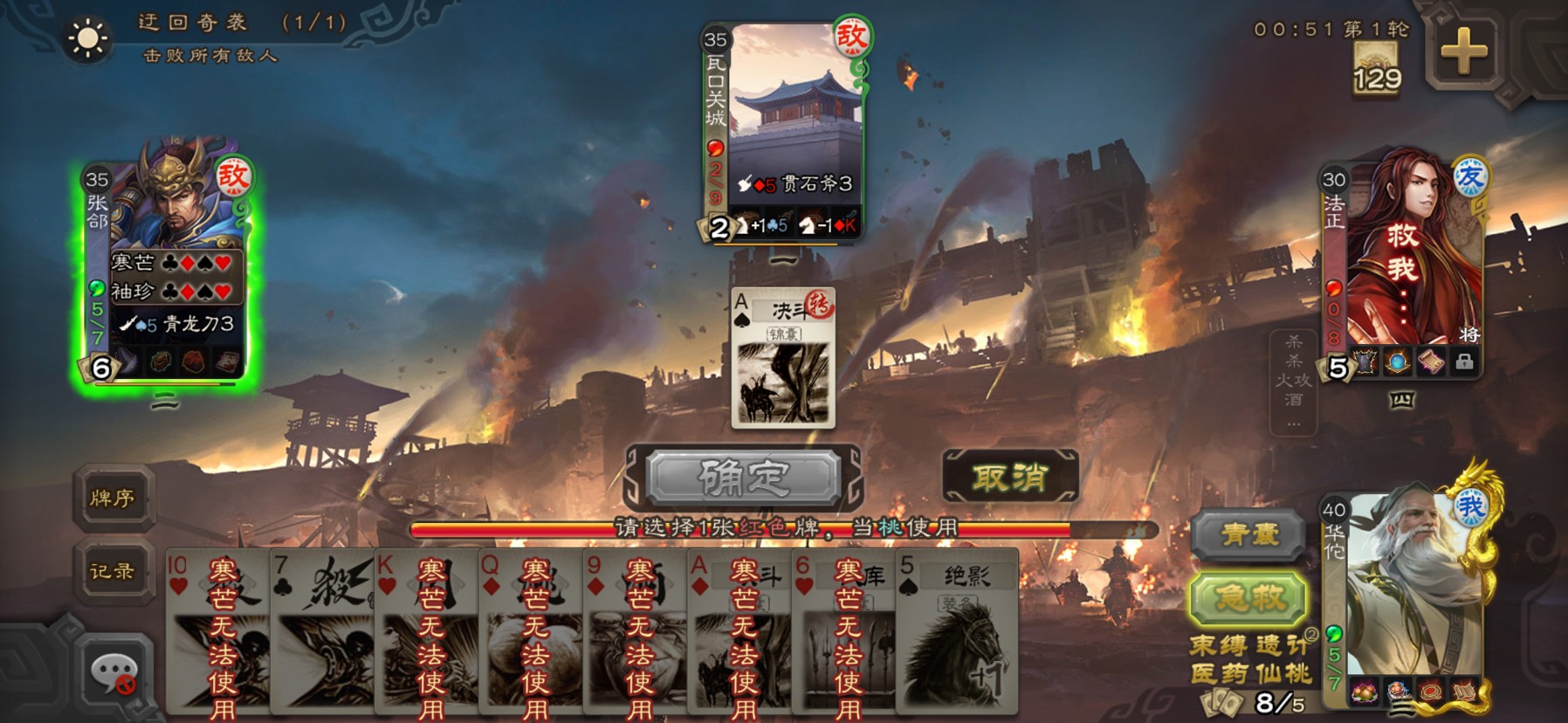Click the gold plus button
The image size is (1568, 723).
[1464, 52]
